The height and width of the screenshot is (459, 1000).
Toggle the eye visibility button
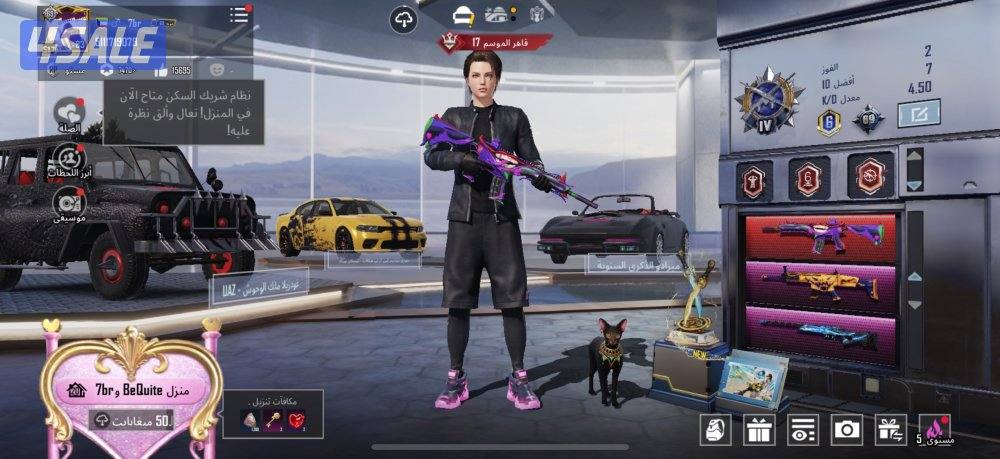point(803,430)
